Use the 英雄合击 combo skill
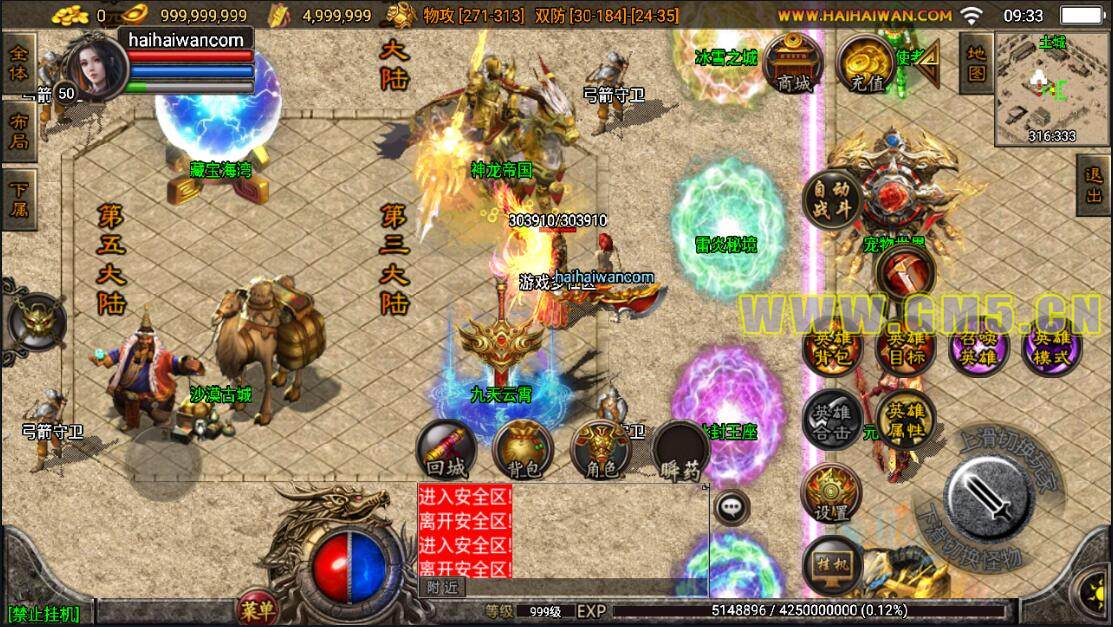1113x627 pixels. tap(832, 419)
